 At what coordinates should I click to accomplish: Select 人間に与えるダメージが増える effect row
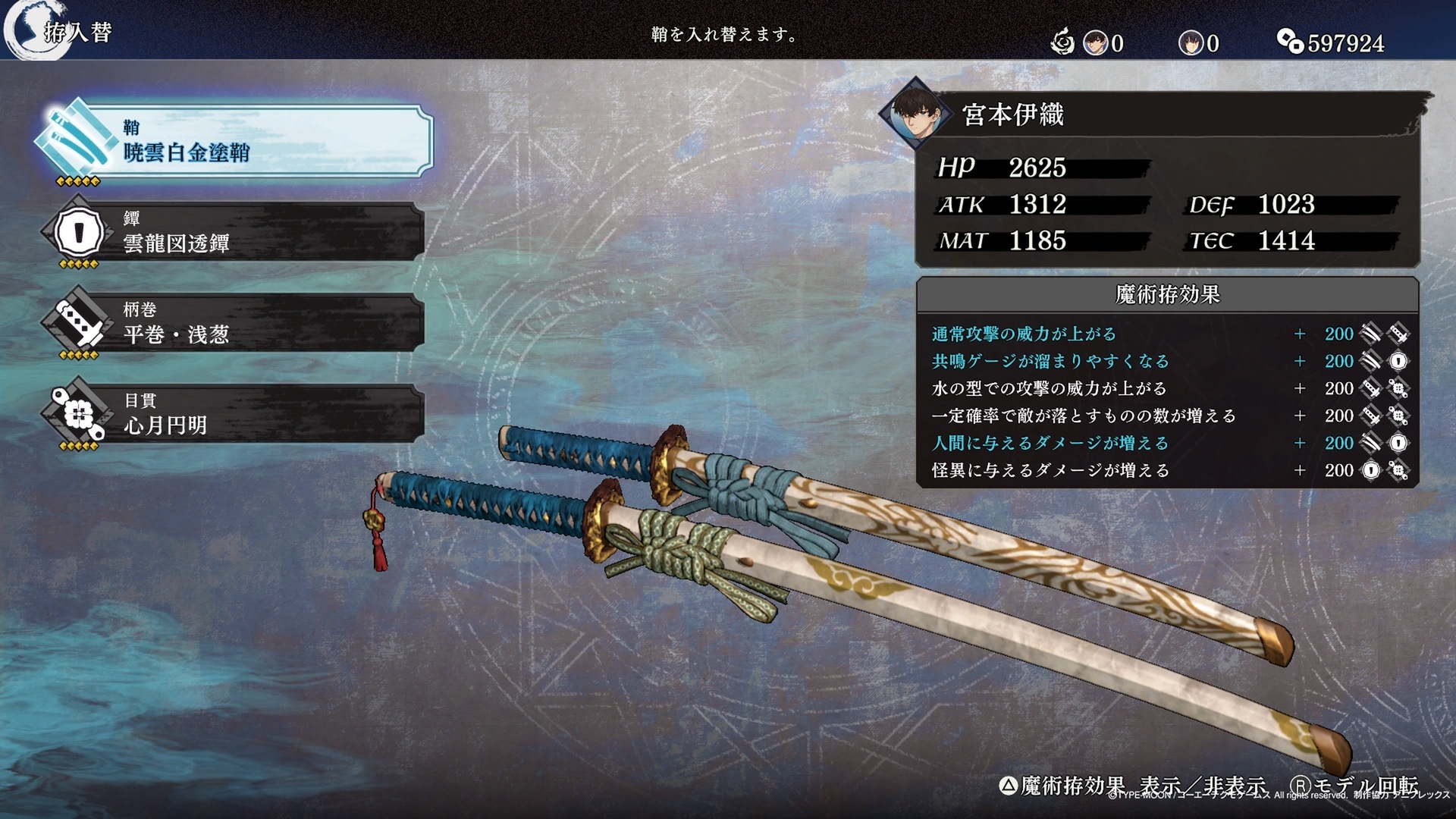coord(1168,443)
